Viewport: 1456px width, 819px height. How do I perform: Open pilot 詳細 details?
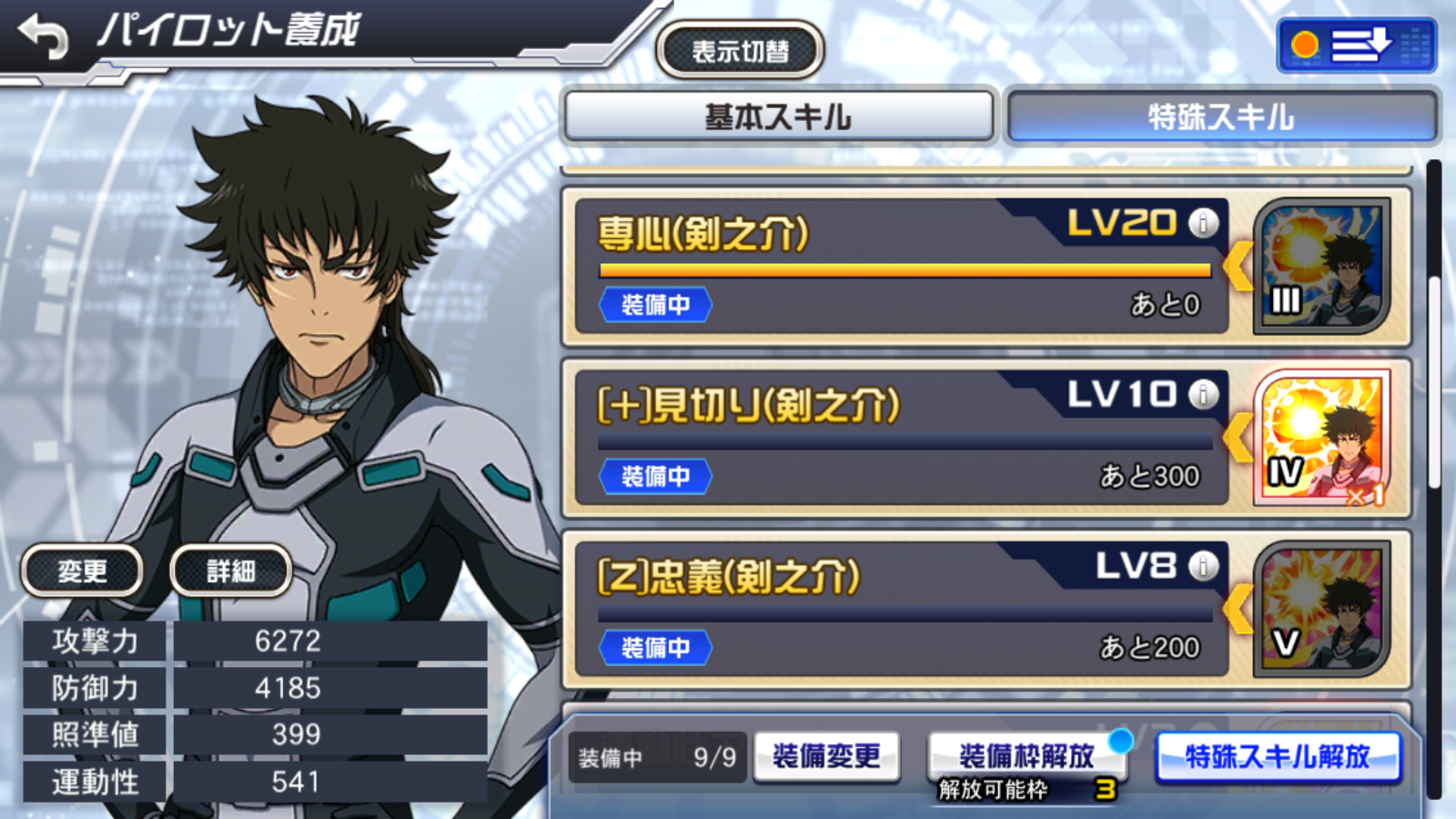tap(230, 571)
